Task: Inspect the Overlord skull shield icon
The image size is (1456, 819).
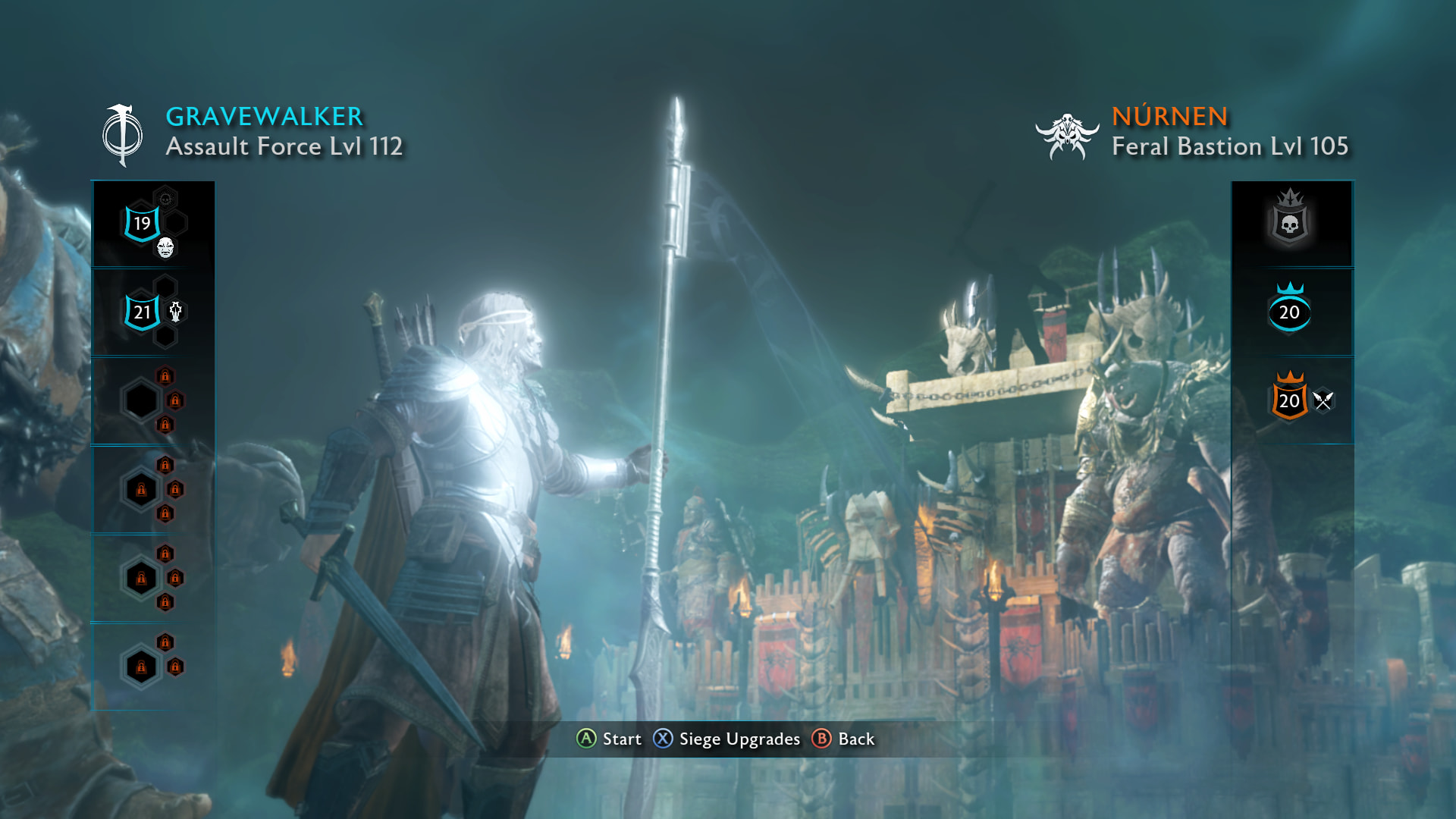Action: click(x=1289, y=221)
